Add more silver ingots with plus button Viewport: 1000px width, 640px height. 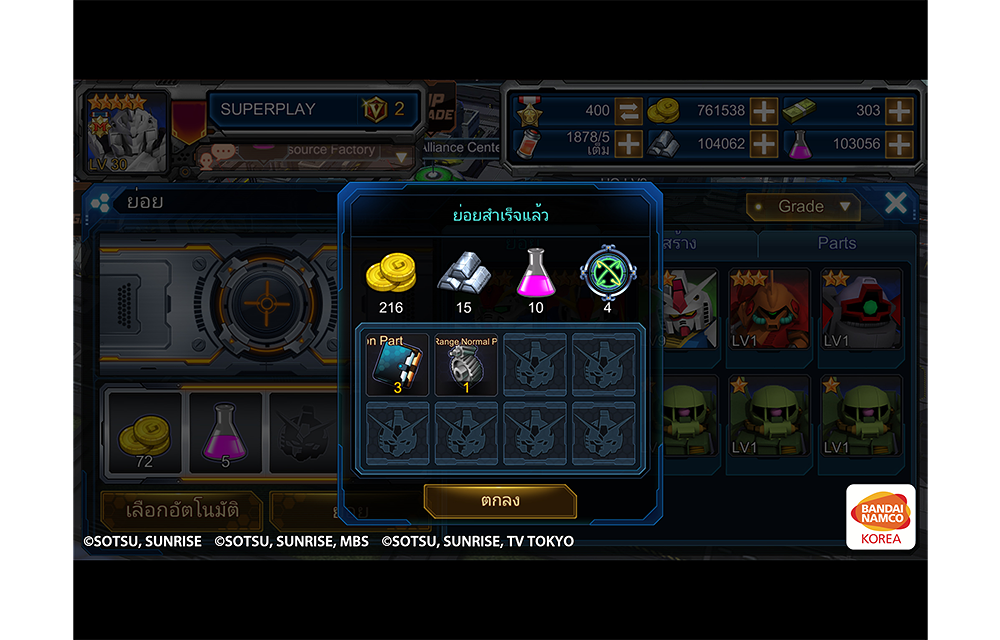(x=764, y=144)
